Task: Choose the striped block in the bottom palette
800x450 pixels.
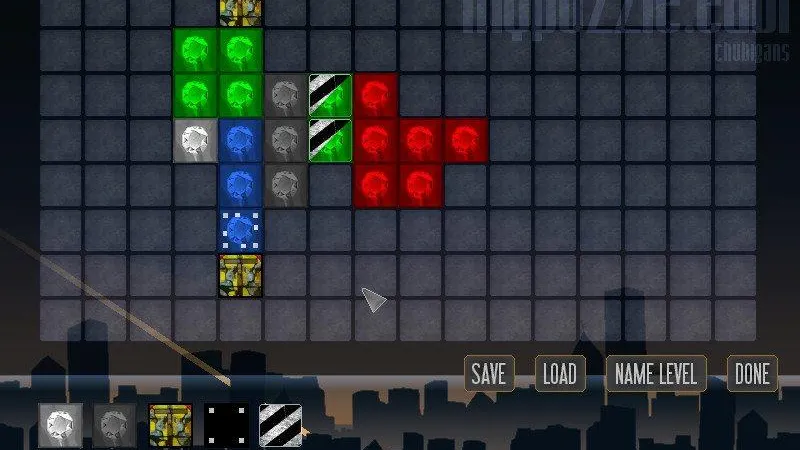Action: coord(281,425)
